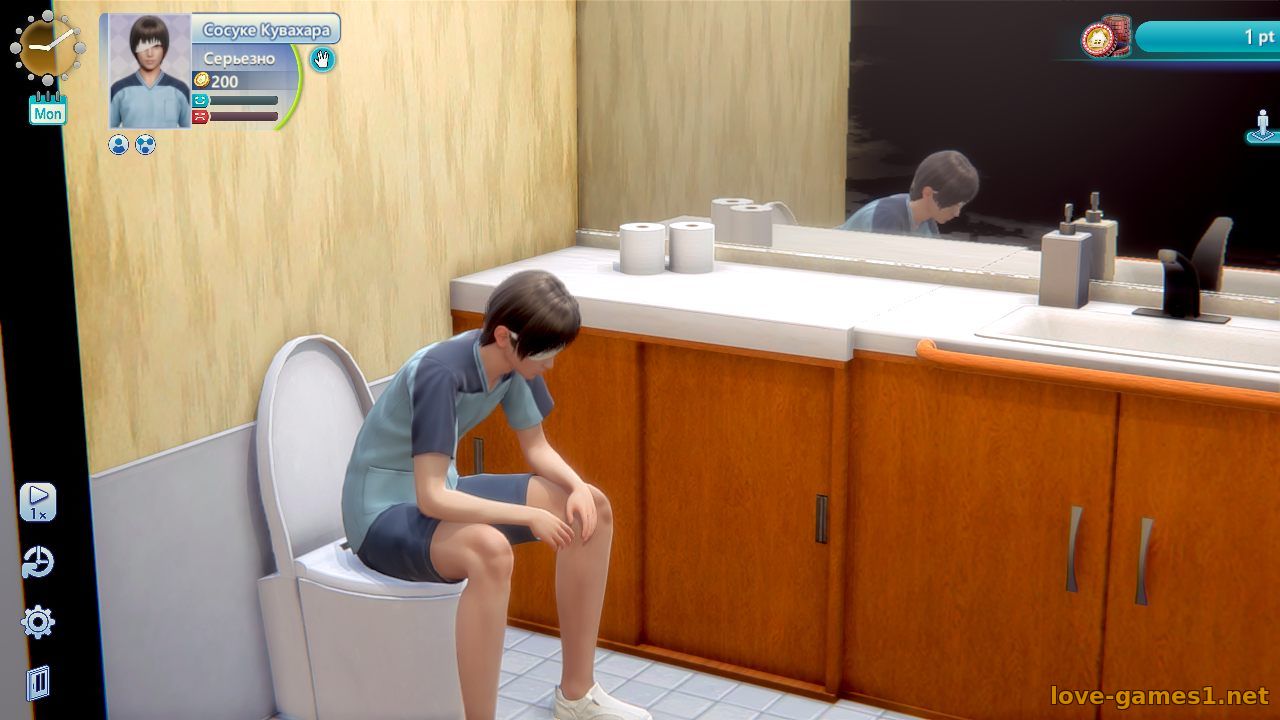Select the door exit icon

coord(38,682)
